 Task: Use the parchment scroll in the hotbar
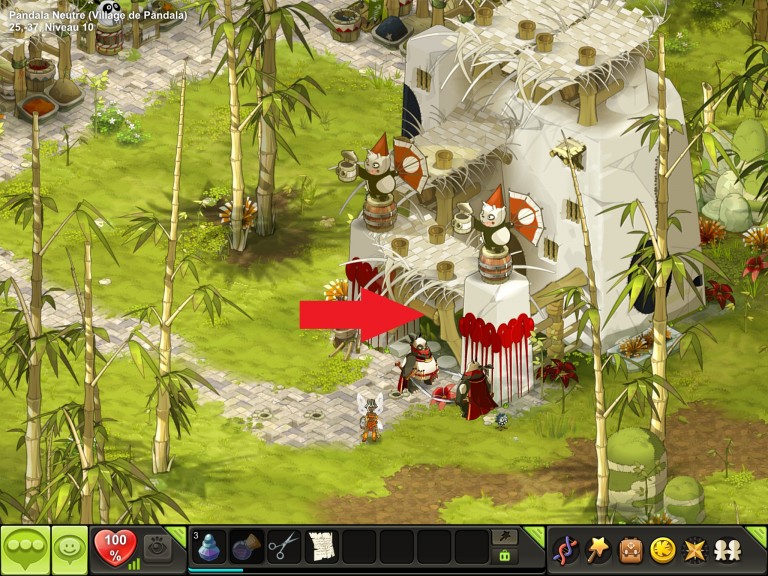coord(321,548)
